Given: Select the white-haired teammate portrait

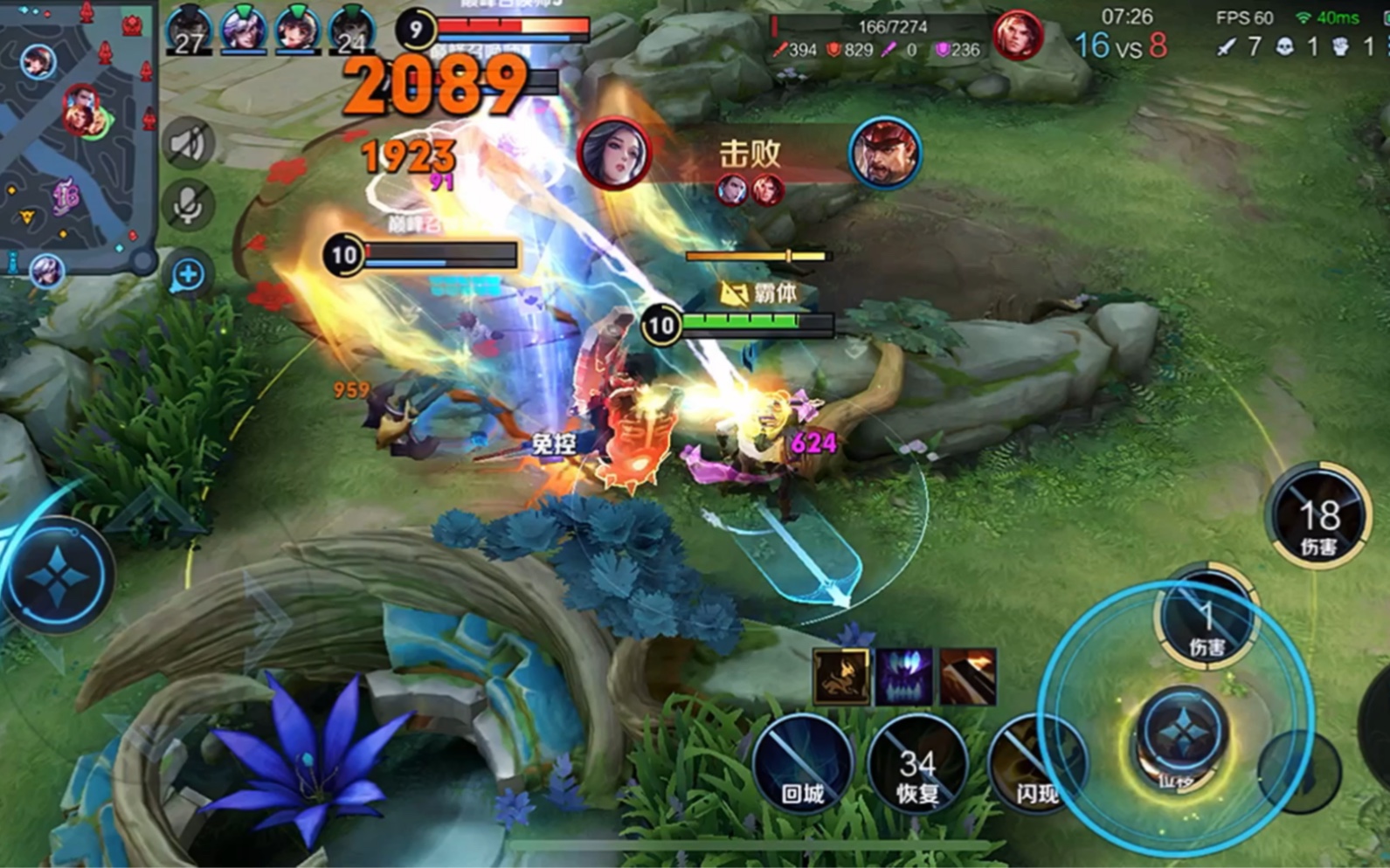Looking at the screenshot, I should [243, 30].
